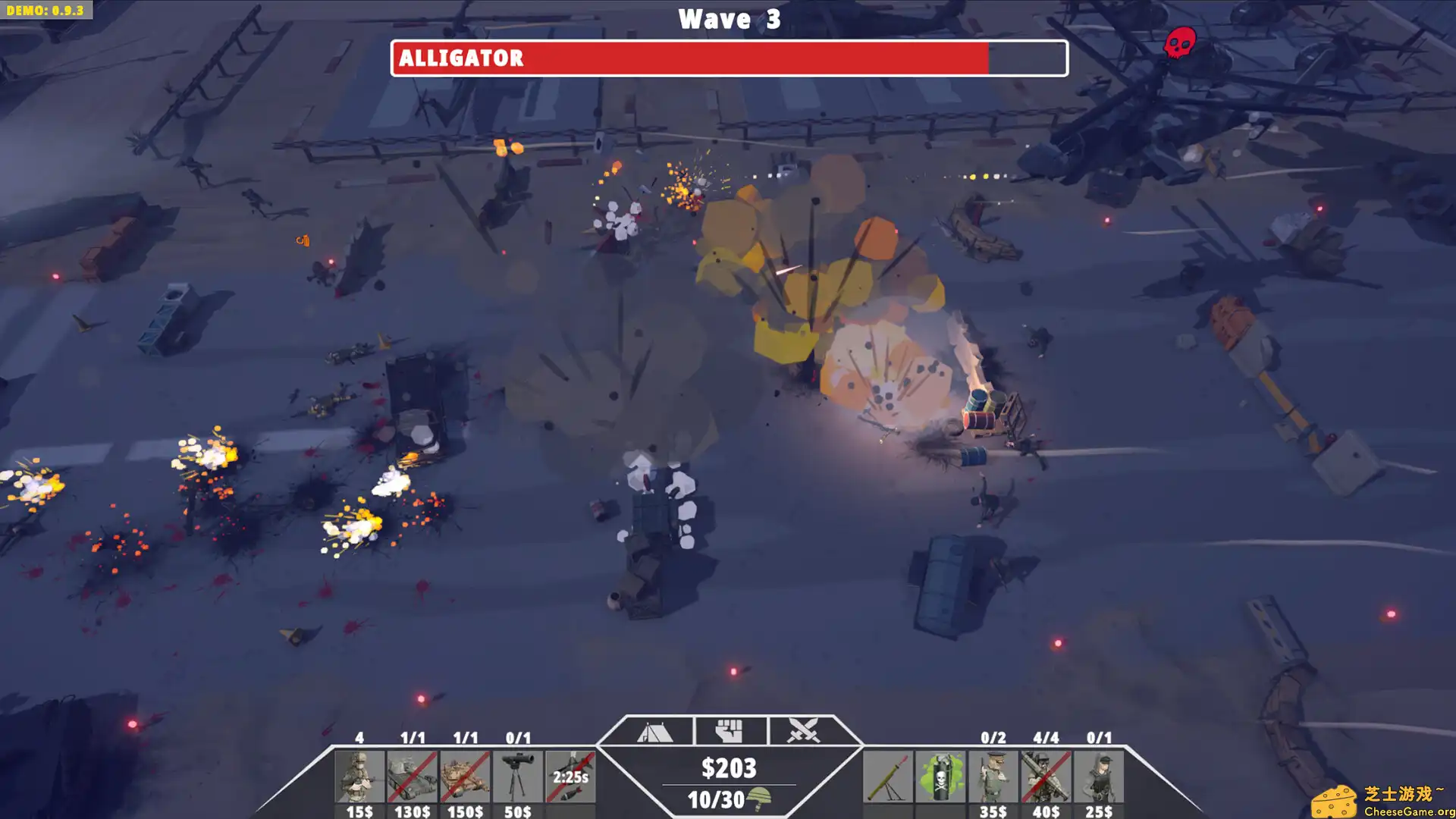Image resolution: width=1456 pixels, height=819 pixels.
Task: Click the ALLIGATOR boss health bar
Action: (728, 58)
